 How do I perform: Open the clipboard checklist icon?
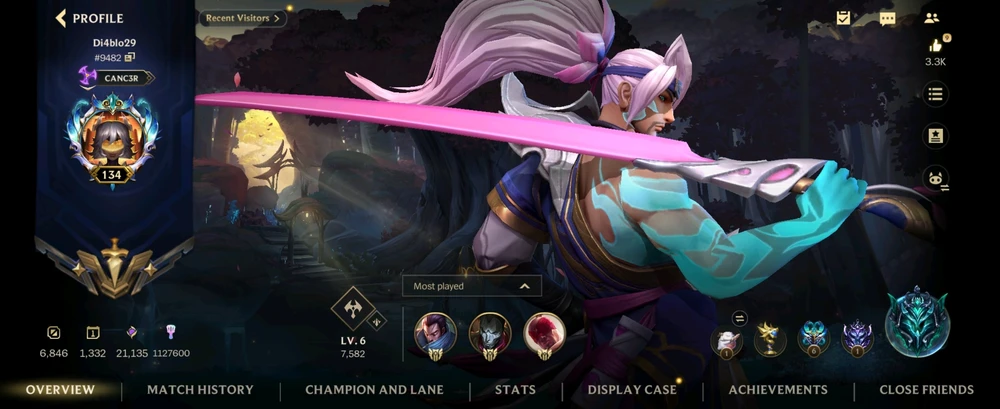844,18
